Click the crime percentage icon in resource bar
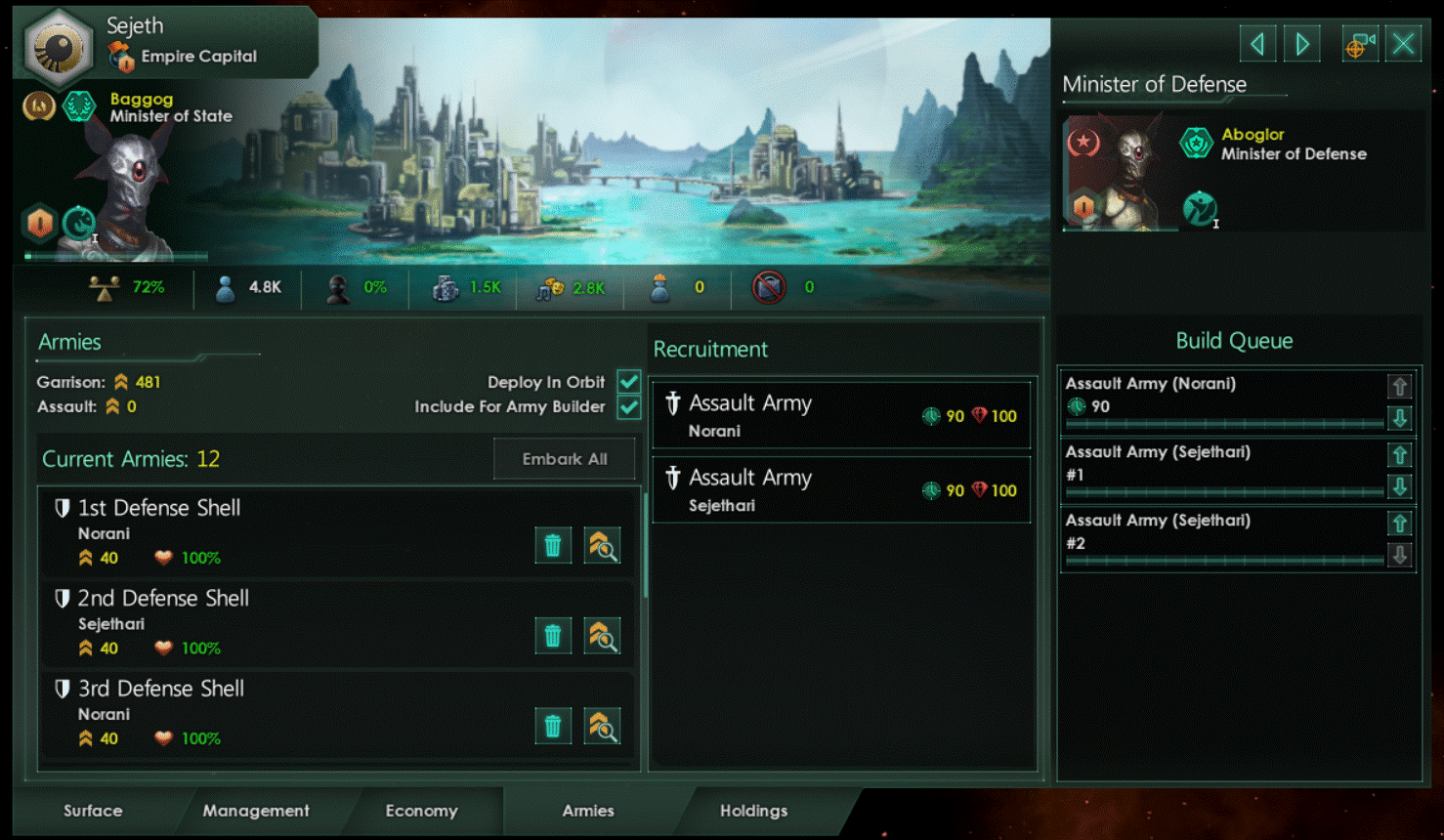Image resolution: width=1444 pixels, height=840 pixels. (336, 287)
